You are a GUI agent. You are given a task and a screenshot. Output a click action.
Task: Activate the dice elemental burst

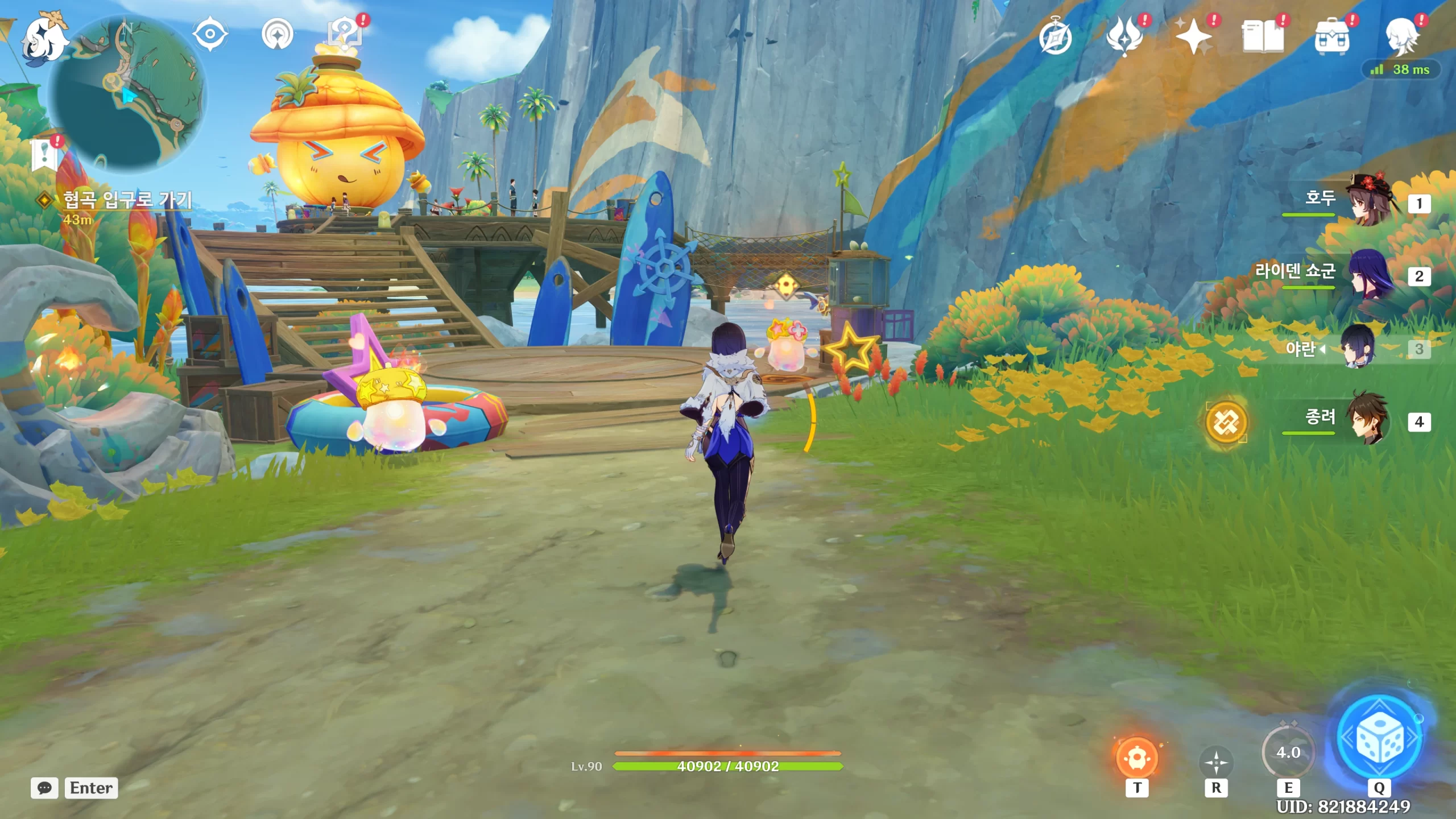point(1380,738)
